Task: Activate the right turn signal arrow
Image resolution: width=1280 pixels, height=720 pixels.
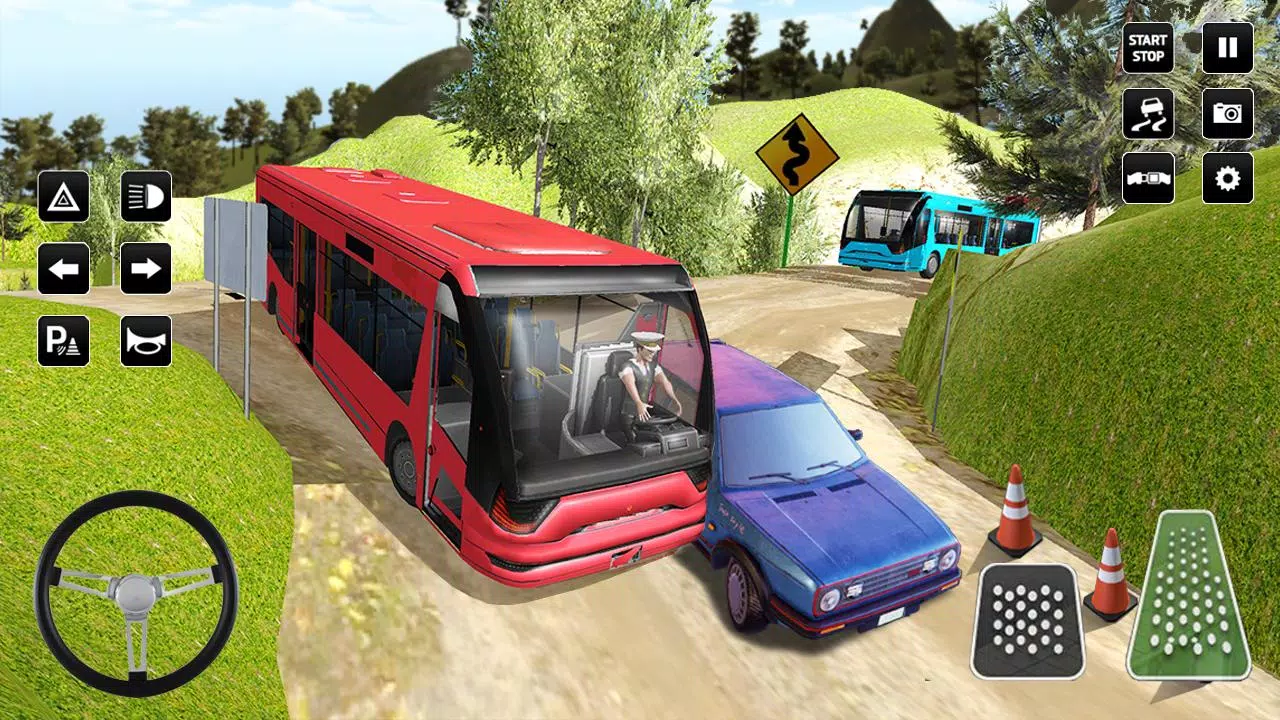Action: click(x=145, y=268)
